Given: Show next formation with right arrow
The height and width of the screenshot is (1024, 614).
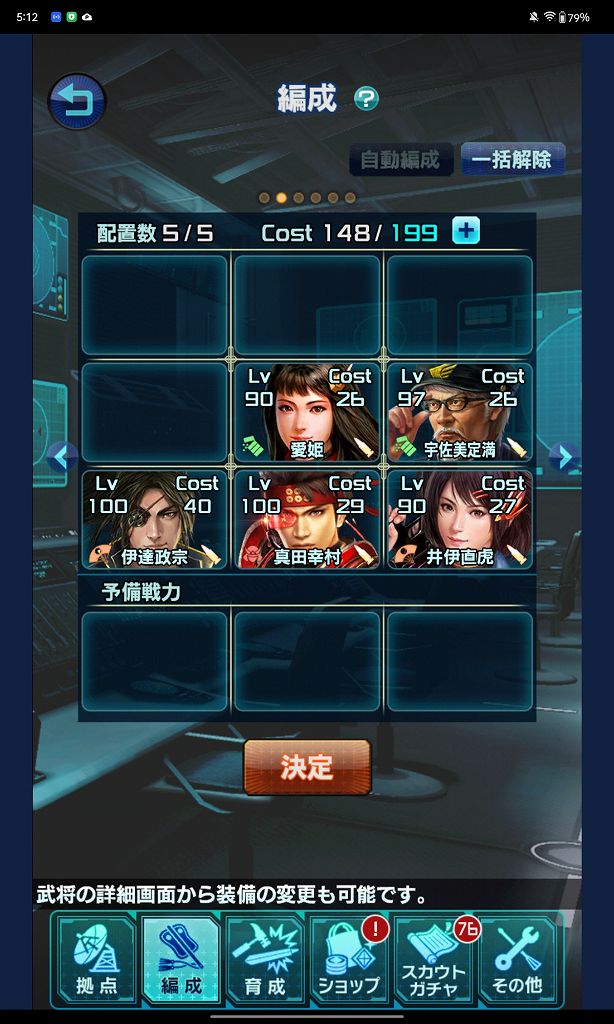Looking at the screenshot, I should (564, 458).
